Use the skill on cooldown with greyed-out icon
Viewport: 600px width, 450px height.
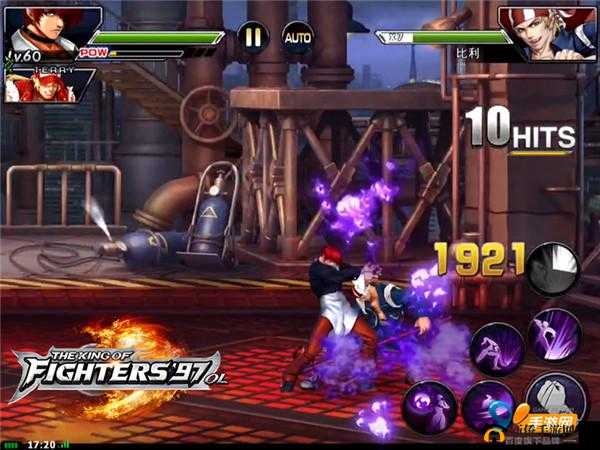point(553,268)
